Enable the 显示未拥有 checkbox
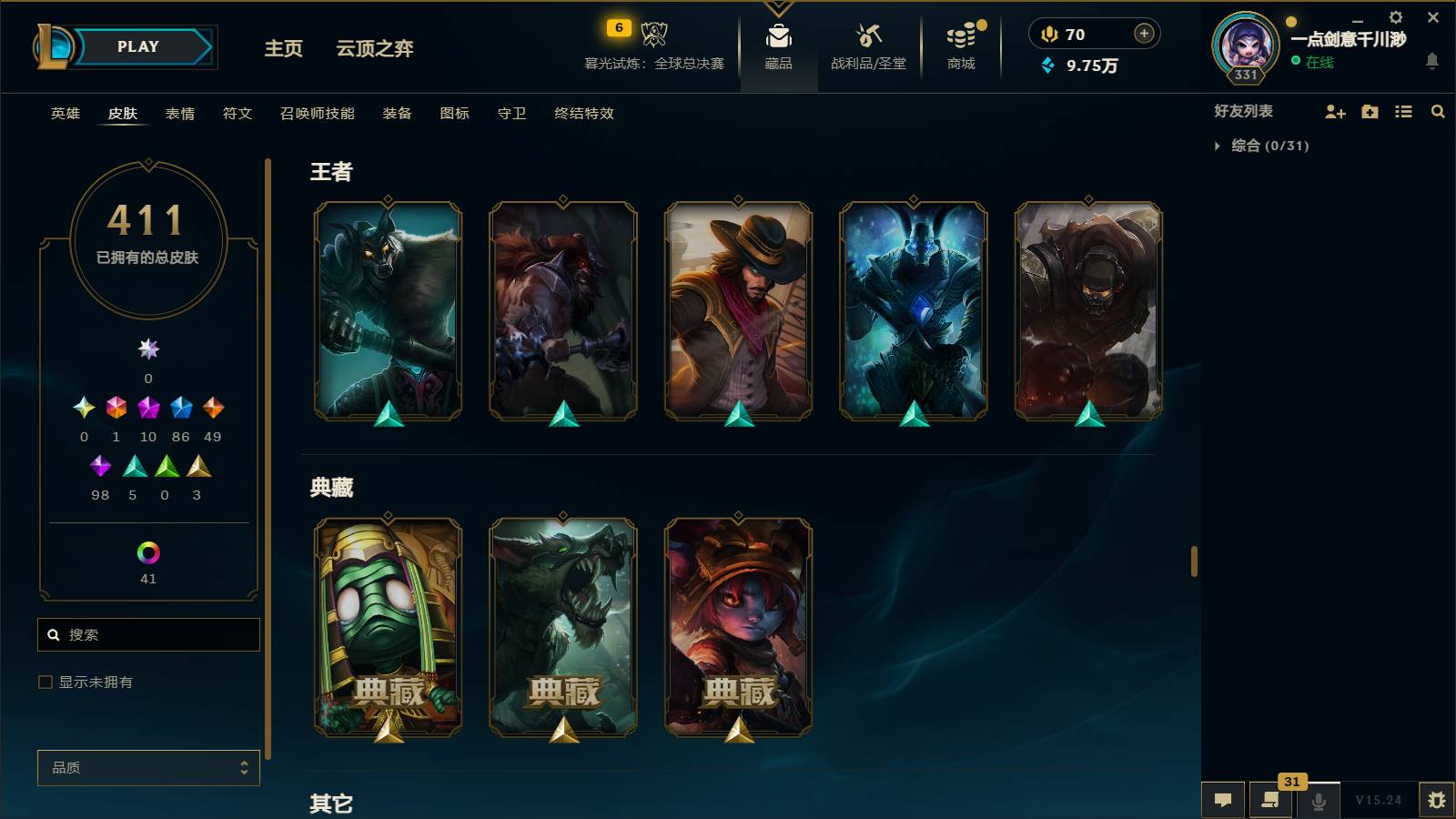The image size is (1456, 819). click(x=43, y=681)
